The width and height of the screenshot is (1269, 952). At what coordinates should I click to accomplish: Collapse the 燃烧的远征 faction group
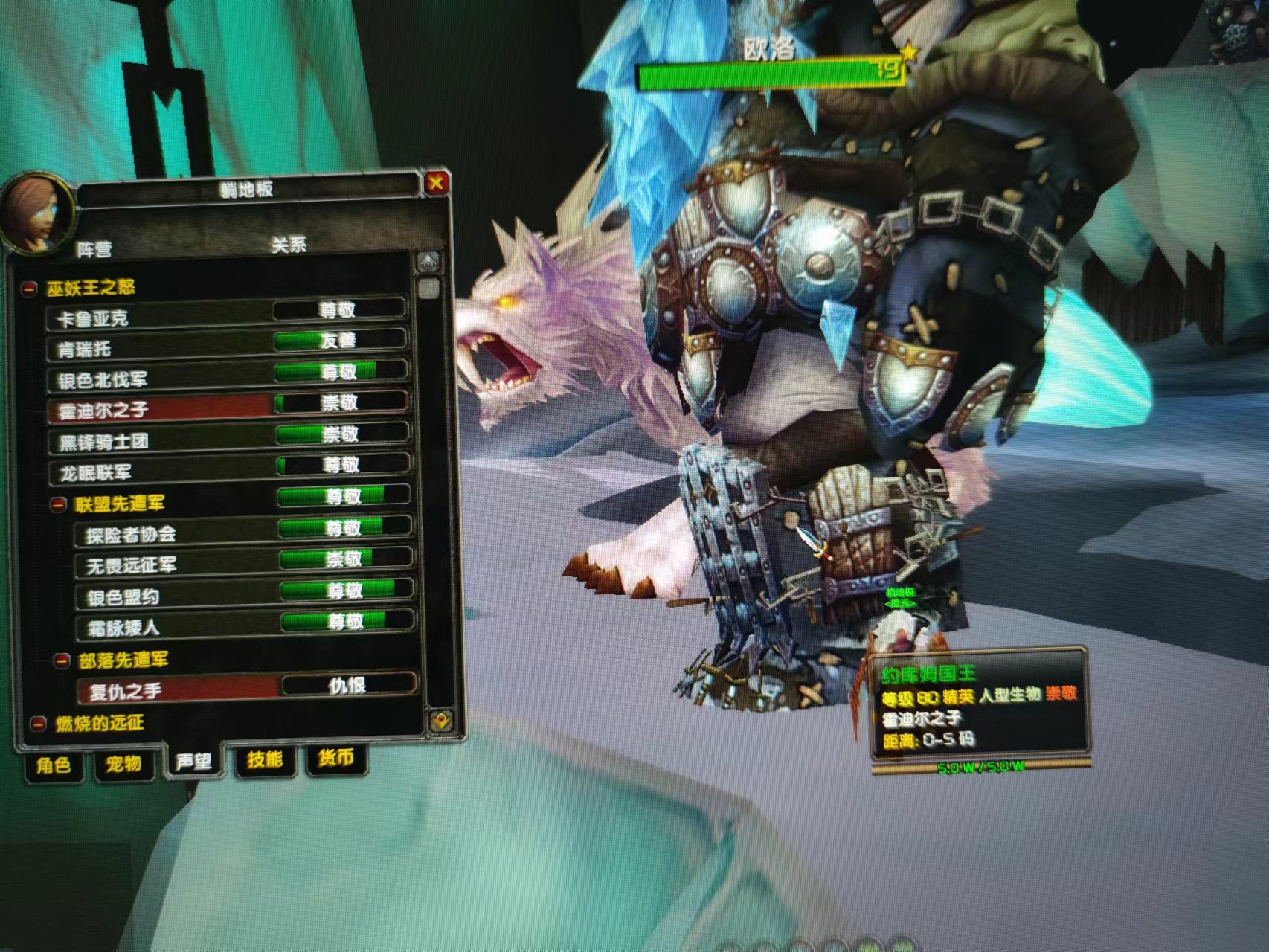click(38, 724)
